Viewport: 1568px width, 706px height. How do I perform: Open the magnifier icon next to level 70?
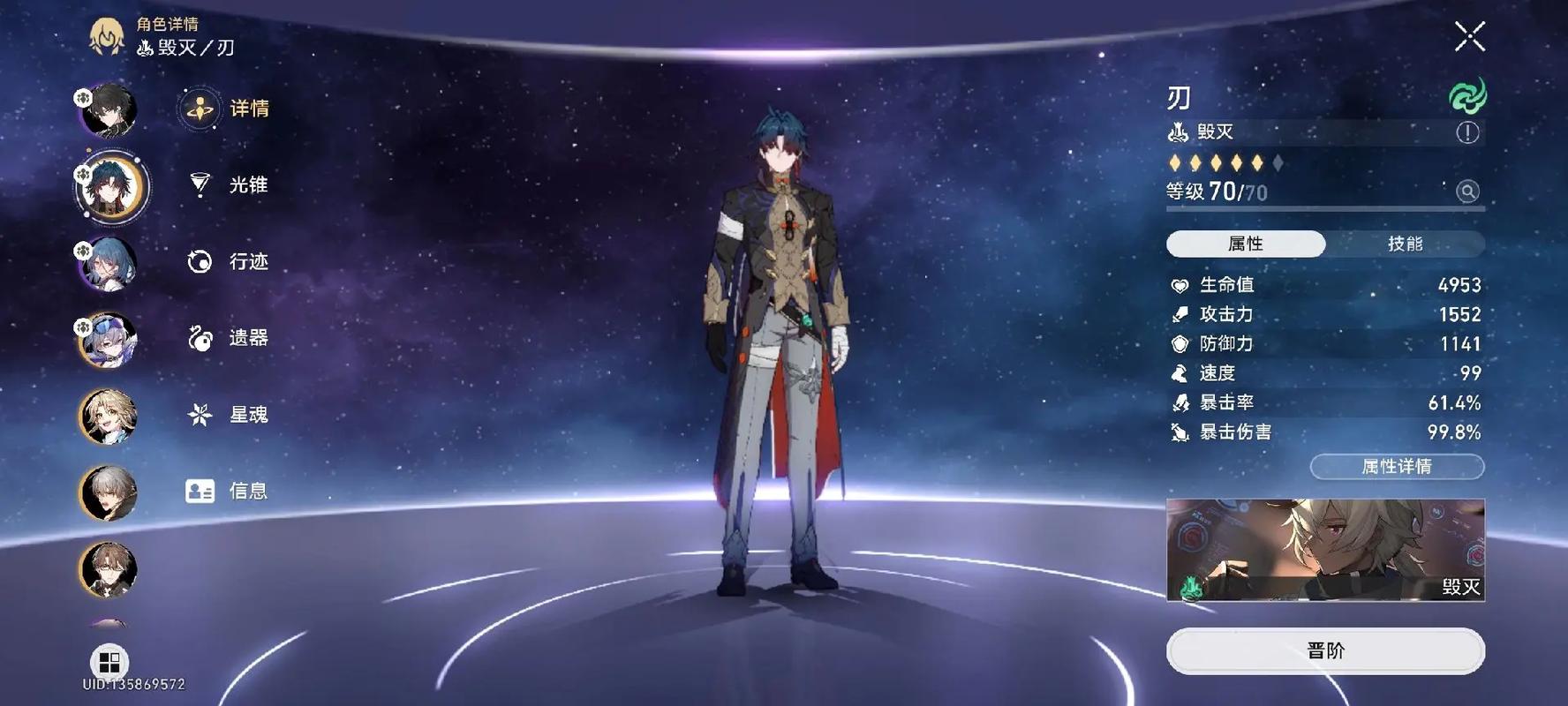click(1467, 192)
